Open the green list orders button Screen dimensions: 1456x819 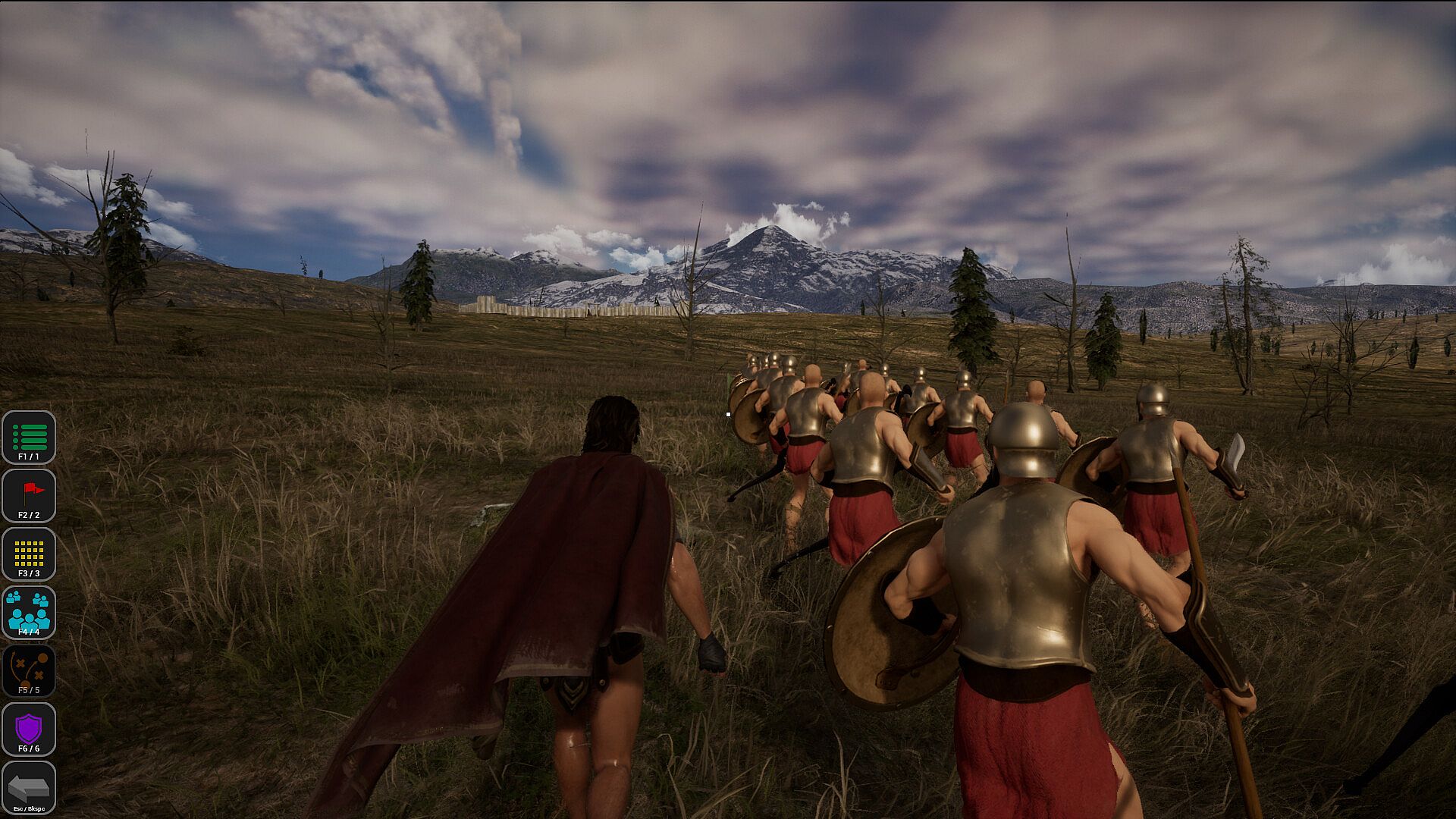[x=29, y=438]
